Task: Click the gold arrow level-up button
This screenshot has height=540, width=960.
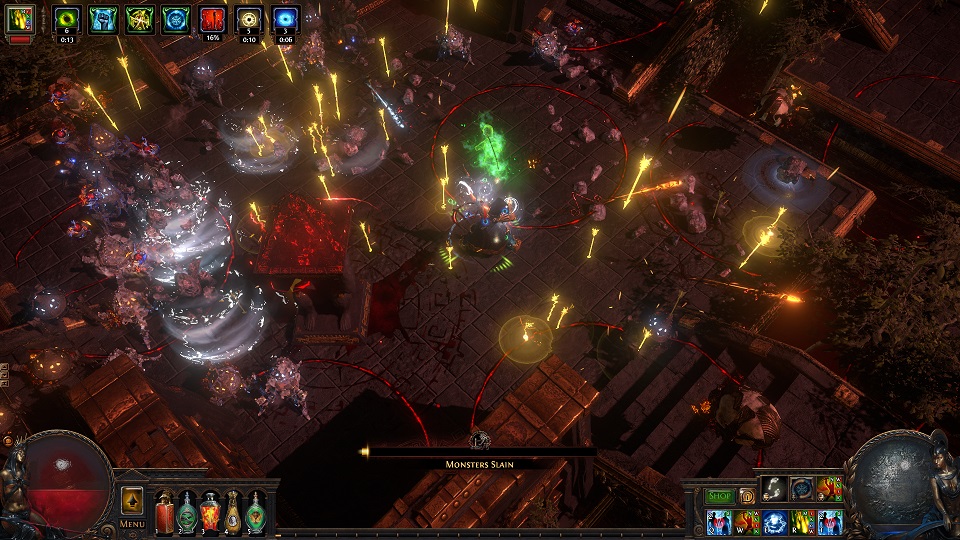Action: tap(132, 500)
